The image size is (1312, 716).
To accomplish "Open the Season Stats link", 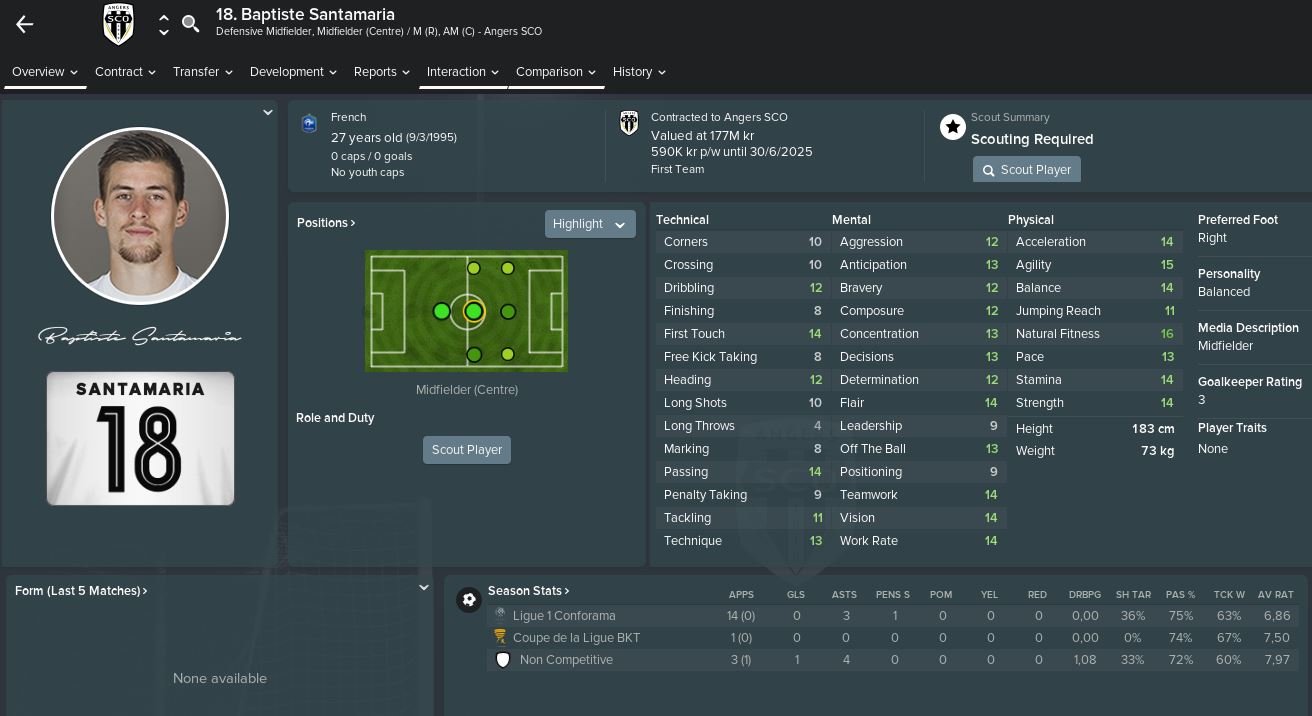I will [528, 591].
